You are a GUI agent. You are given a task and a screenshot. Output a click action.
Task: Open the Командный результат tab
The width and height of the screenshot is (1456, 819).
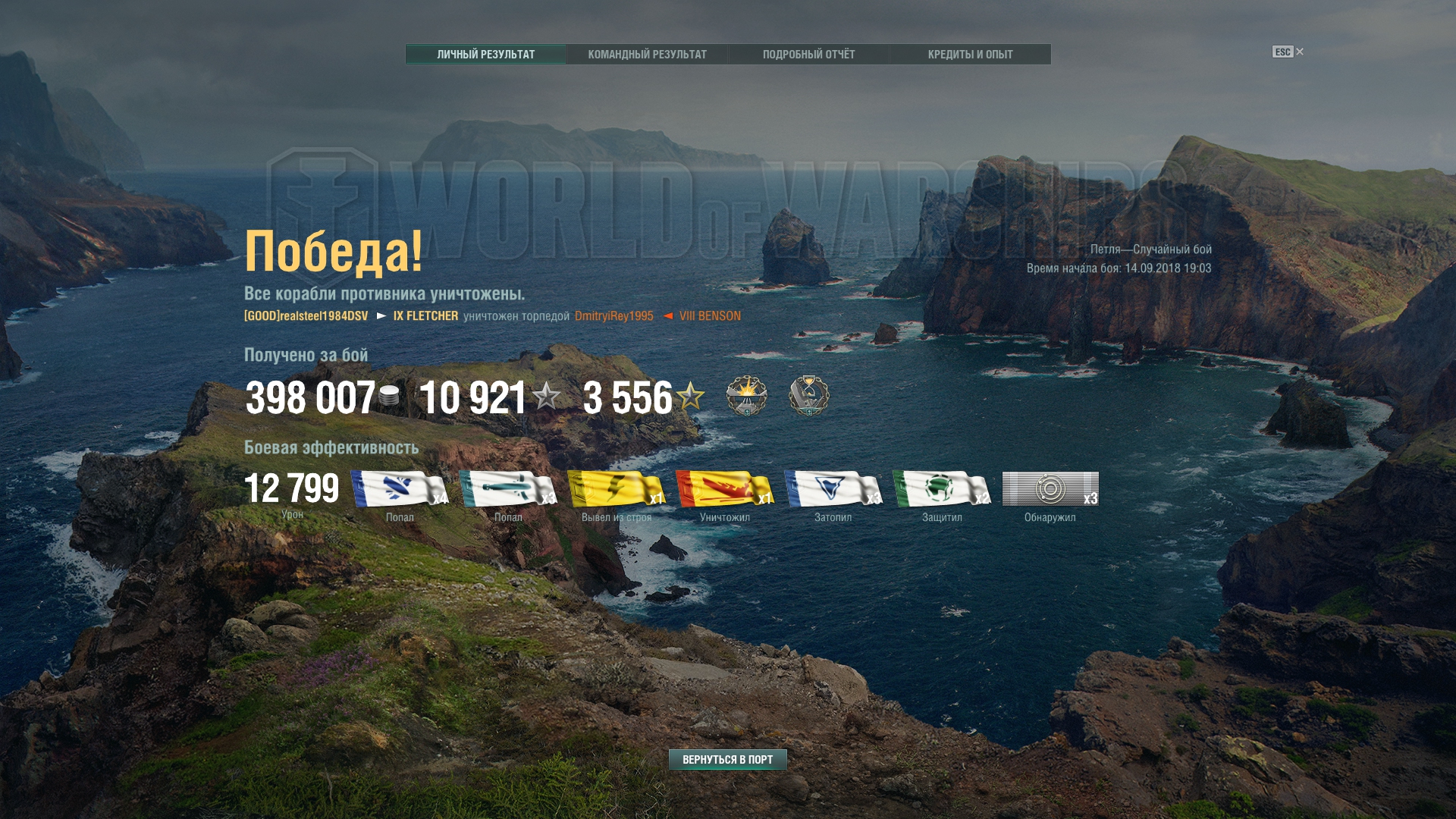tap(647, 55)
